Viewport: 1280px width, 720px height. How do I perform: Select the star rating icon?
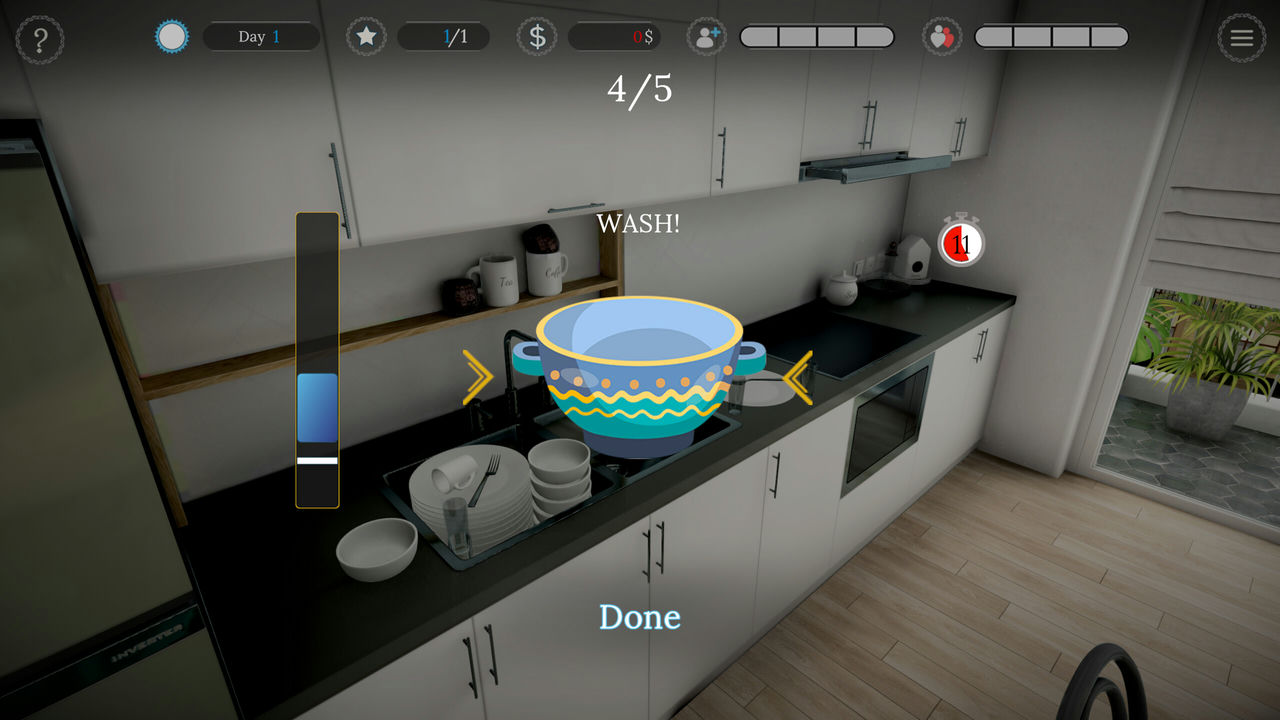pos(366,36)
